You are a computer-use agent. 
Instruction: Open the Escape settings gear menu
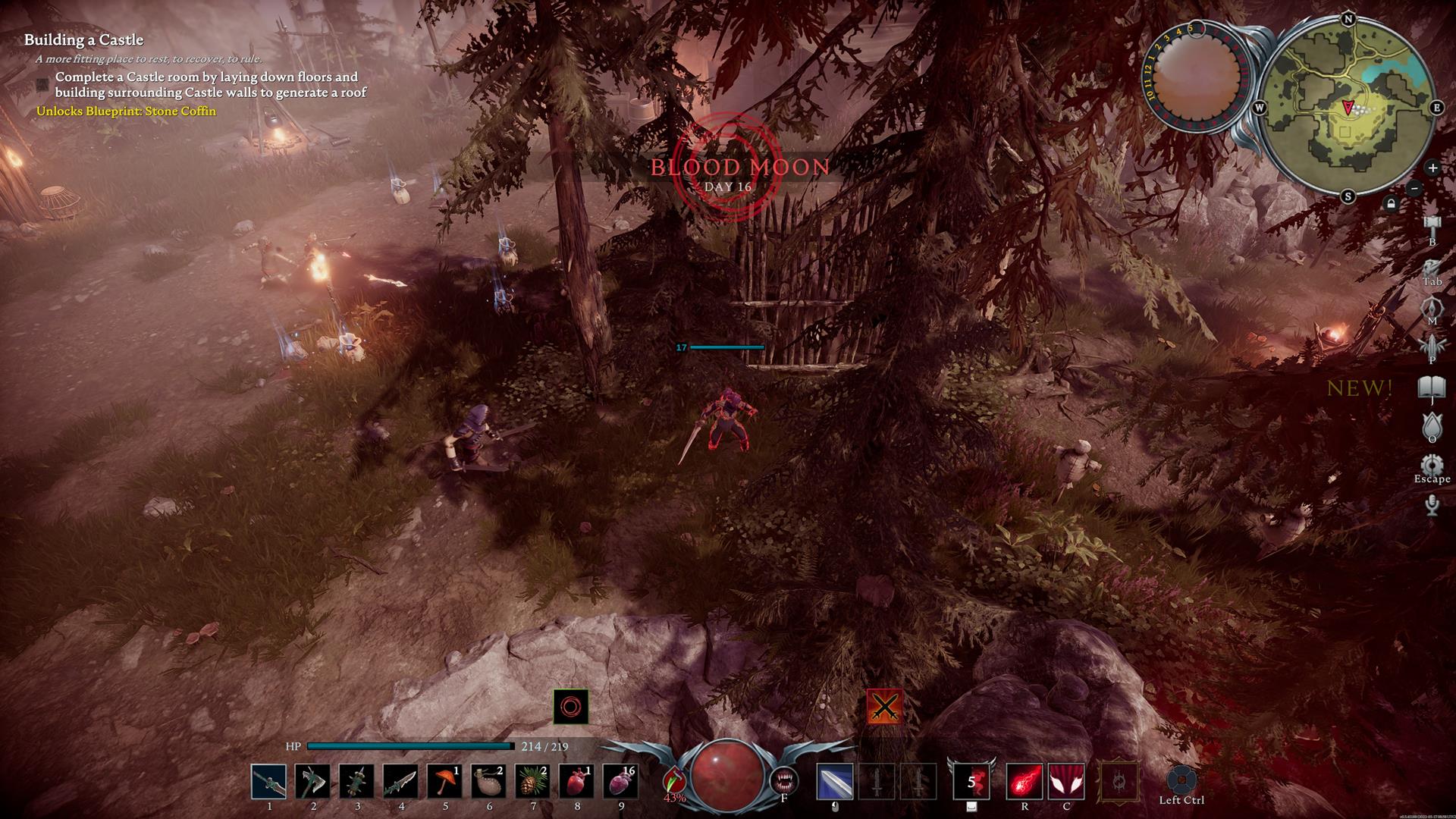click(1432, 465)
